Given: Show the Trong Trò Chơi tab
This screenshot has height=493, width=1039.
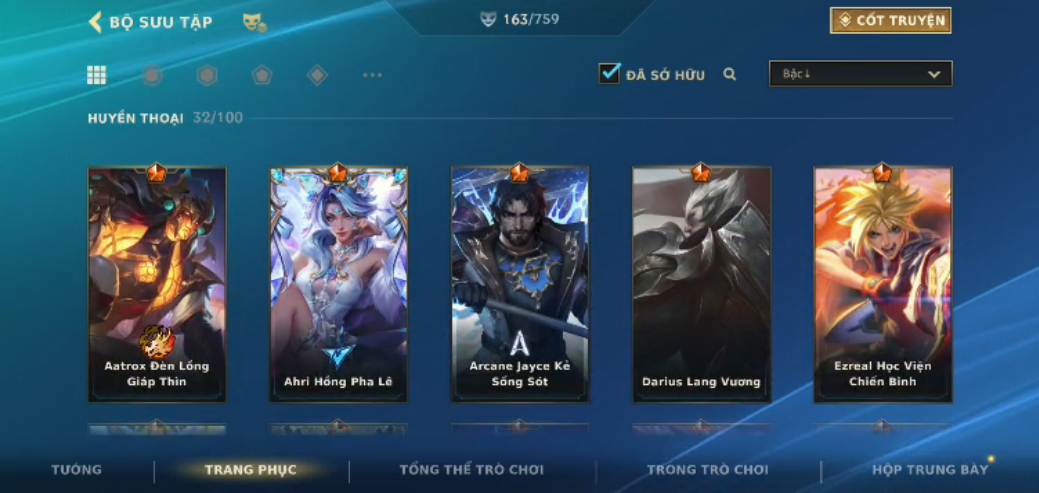Looking at the screenshot, I should point(707,470).
